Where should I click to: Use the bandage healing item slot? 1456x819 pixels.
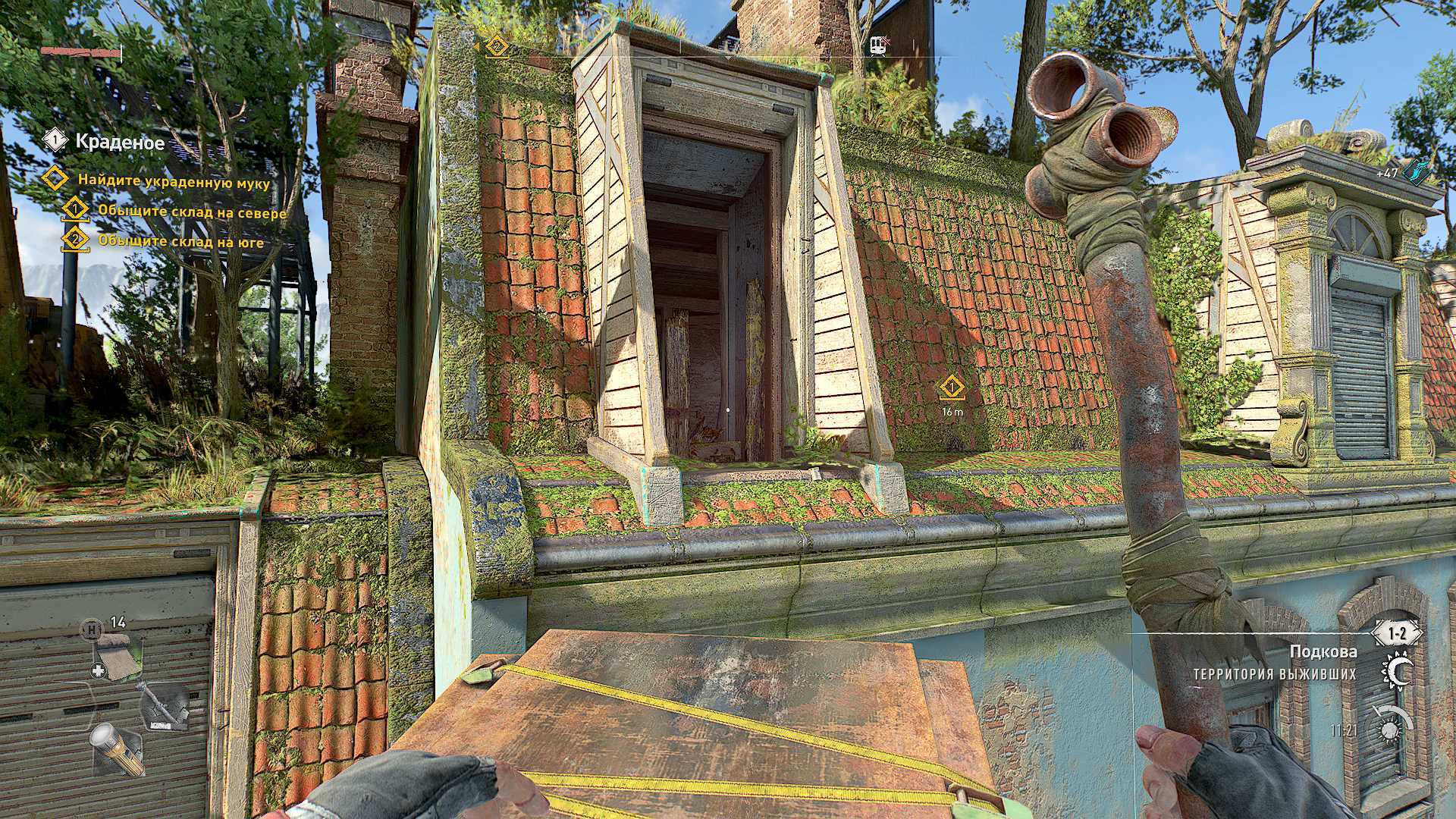(x=118, y=651)
